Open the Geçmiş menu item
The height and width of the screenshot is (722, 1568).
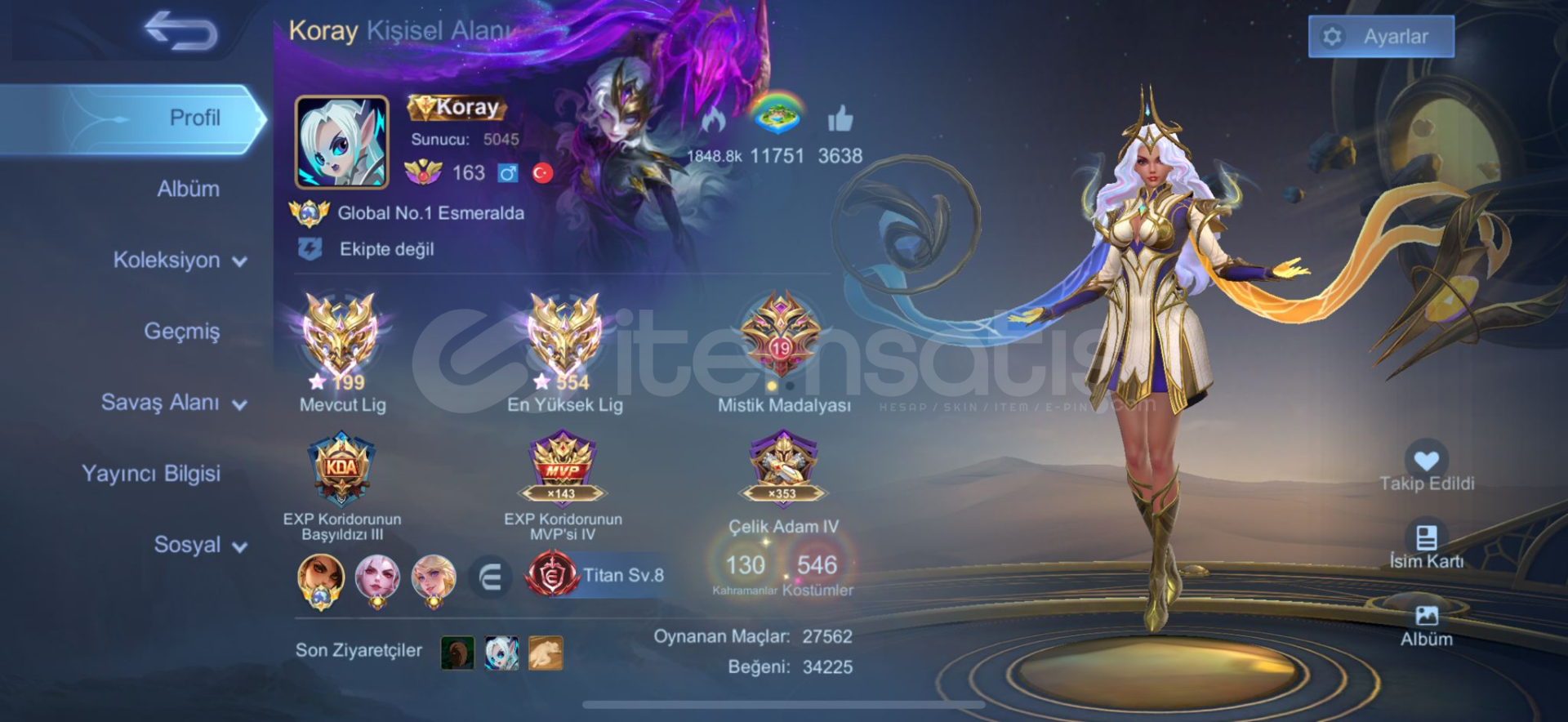coord(183,332)
